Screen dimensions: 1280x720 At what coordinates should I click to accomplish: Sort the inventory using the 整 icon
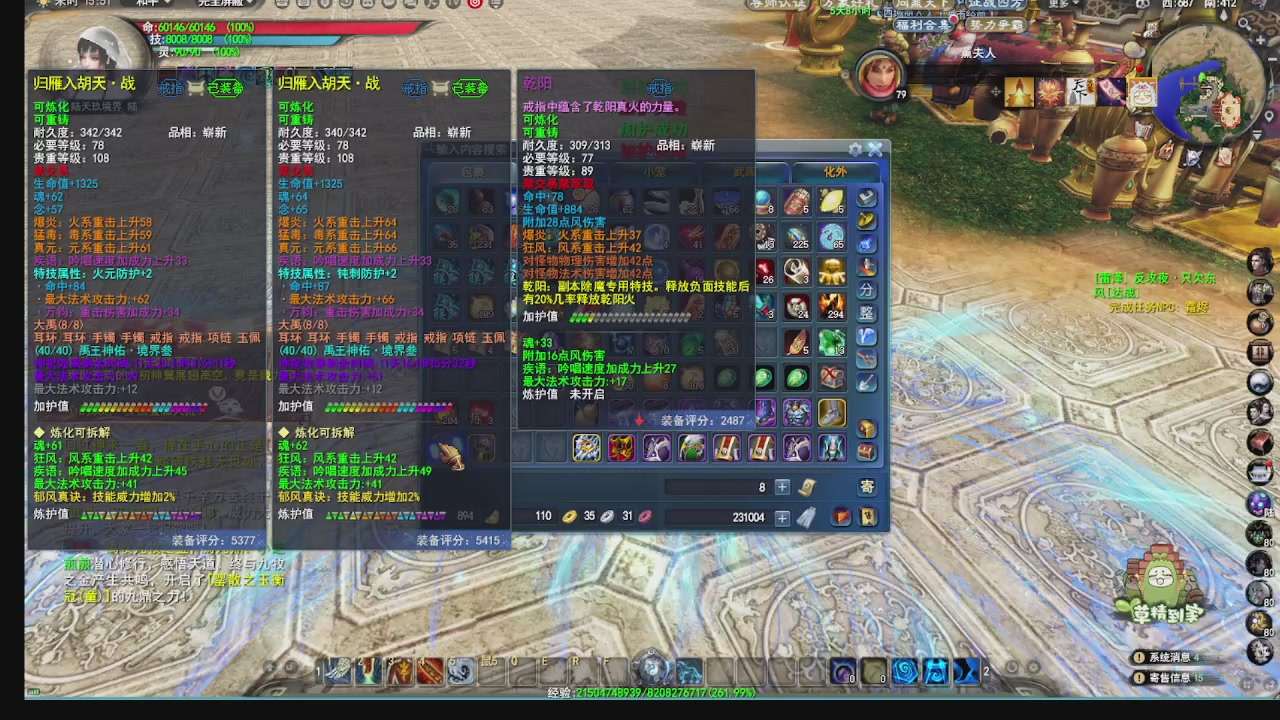click(867, 313)
